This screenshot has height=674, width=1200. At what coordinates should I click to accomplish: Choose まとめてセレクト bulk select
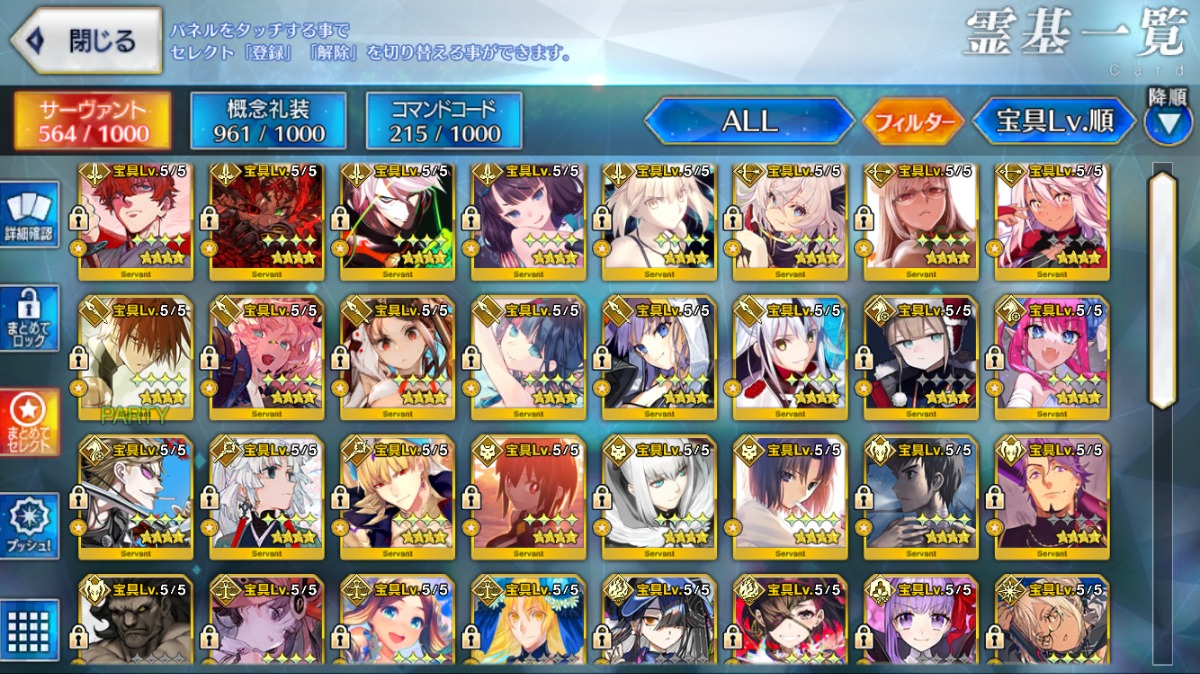click(x=29, y=421)
